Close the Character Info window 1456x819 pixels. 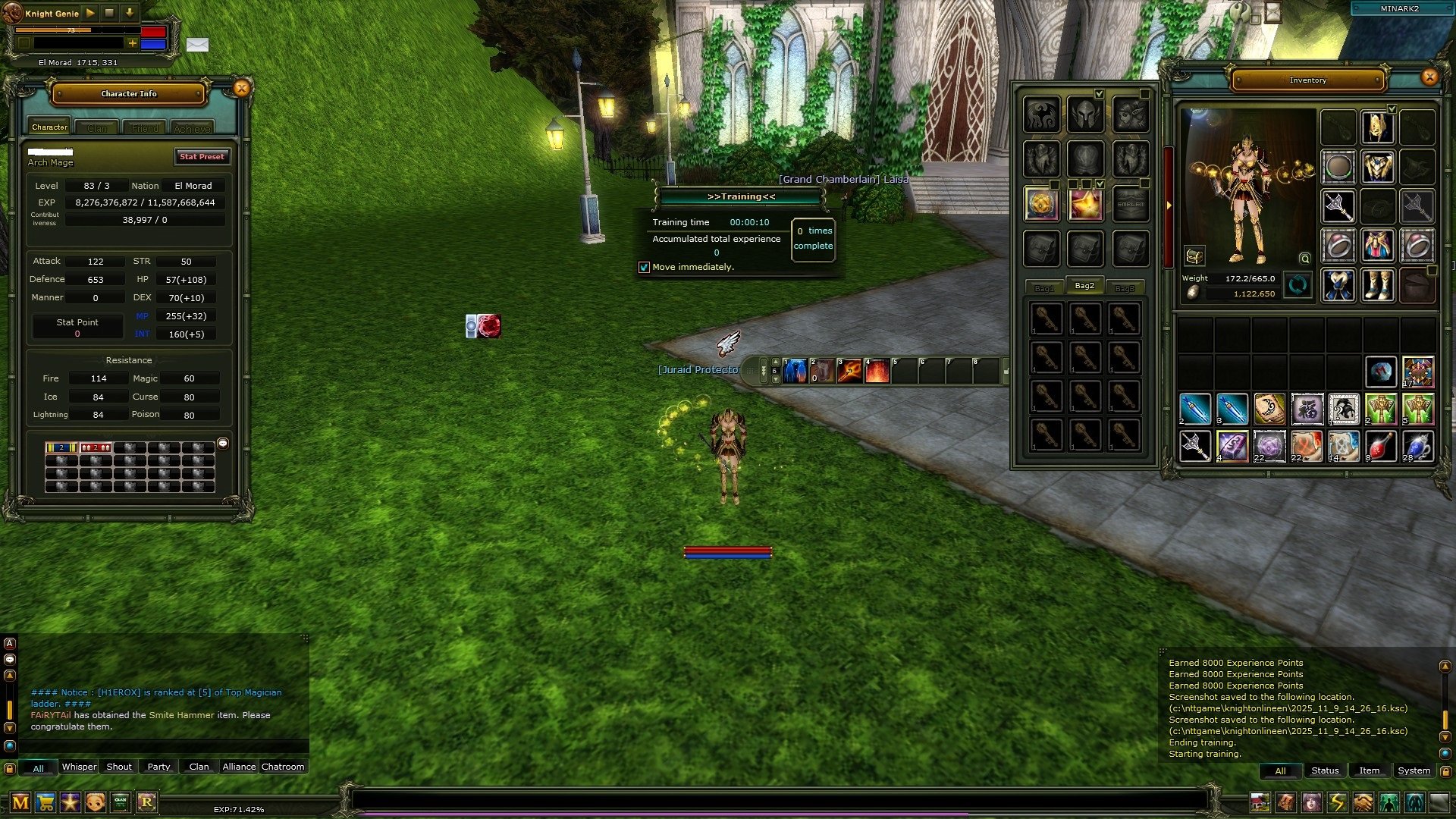[241, 89]
